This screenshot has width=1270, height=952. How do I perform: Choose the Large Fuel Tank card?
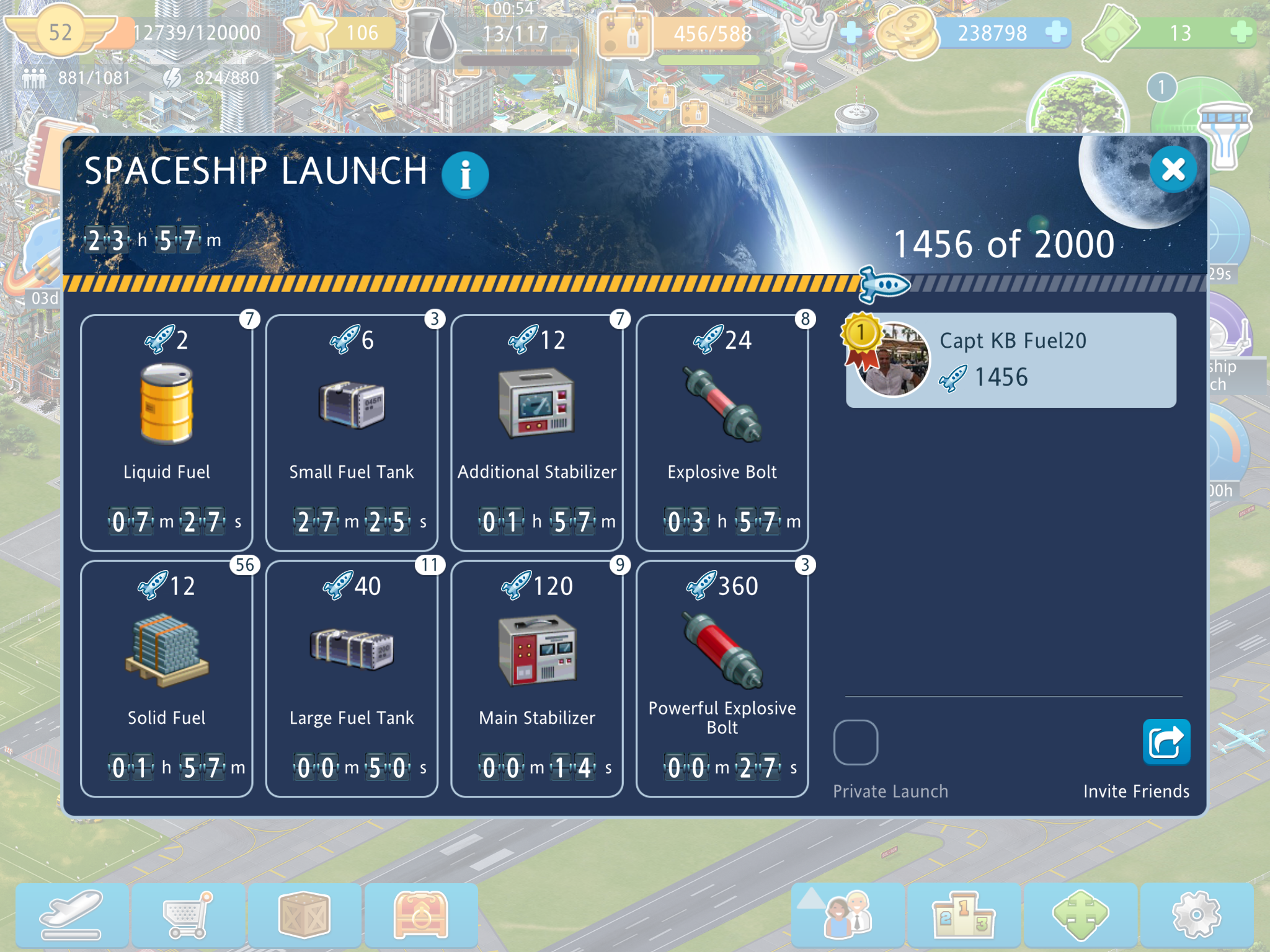coord(352,679)
